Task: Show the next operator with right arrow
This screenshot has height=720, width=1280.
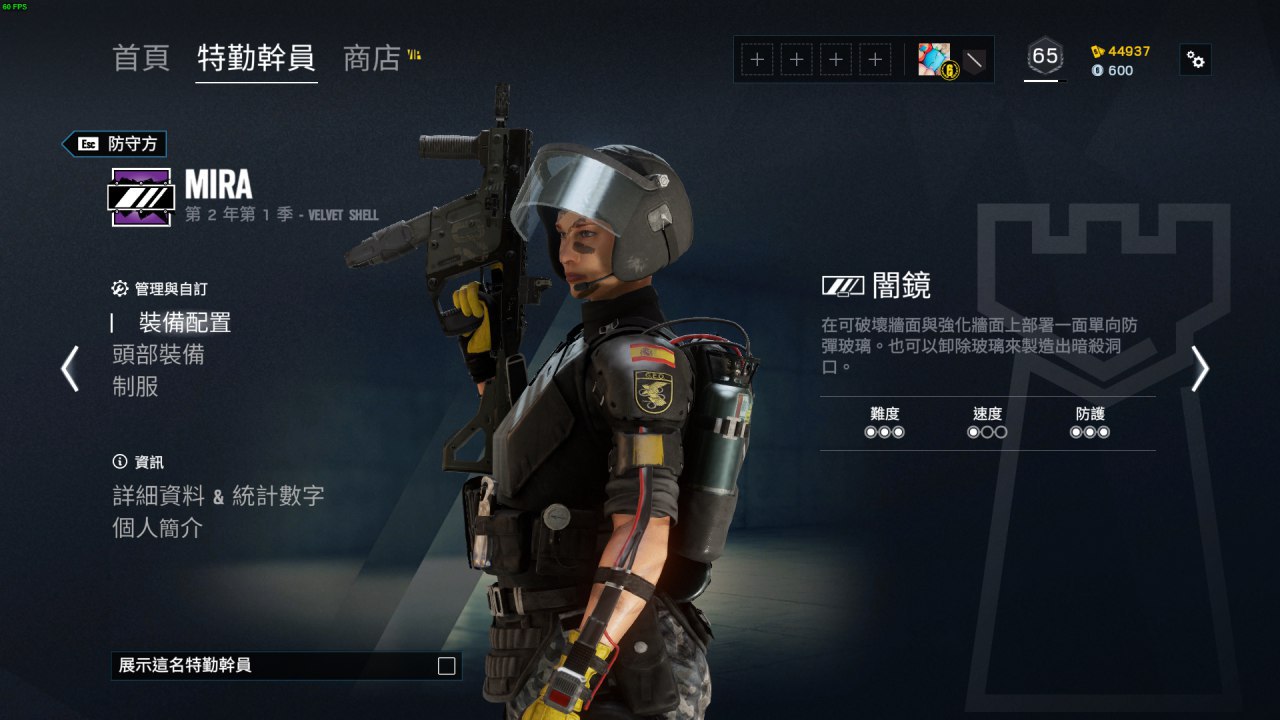Action: pyautogui.click(x=1200, y=369)
